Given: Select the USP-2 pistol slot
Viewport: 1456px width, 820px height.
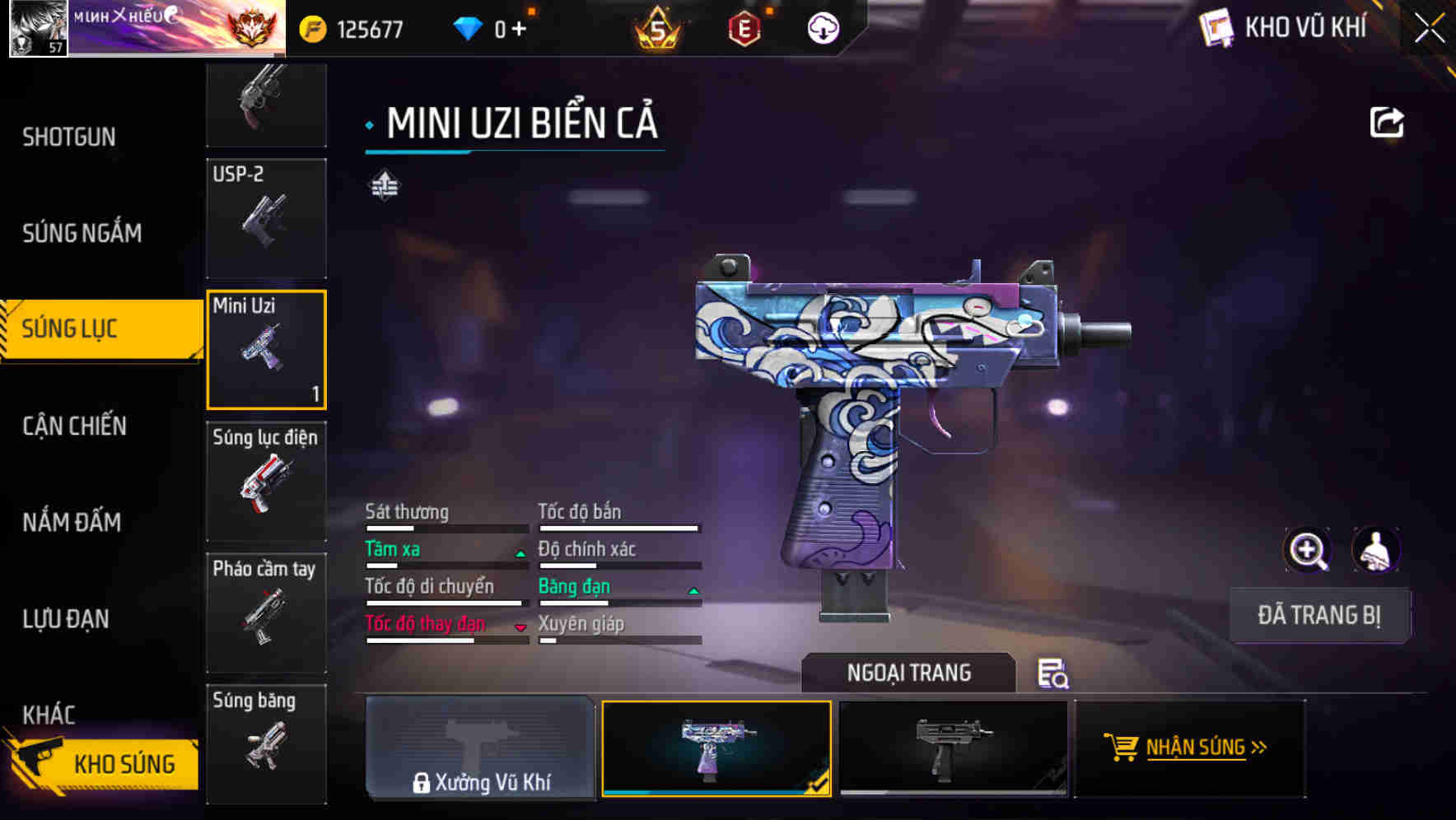Looking at the screenshot, I should (x=266, y=218).
